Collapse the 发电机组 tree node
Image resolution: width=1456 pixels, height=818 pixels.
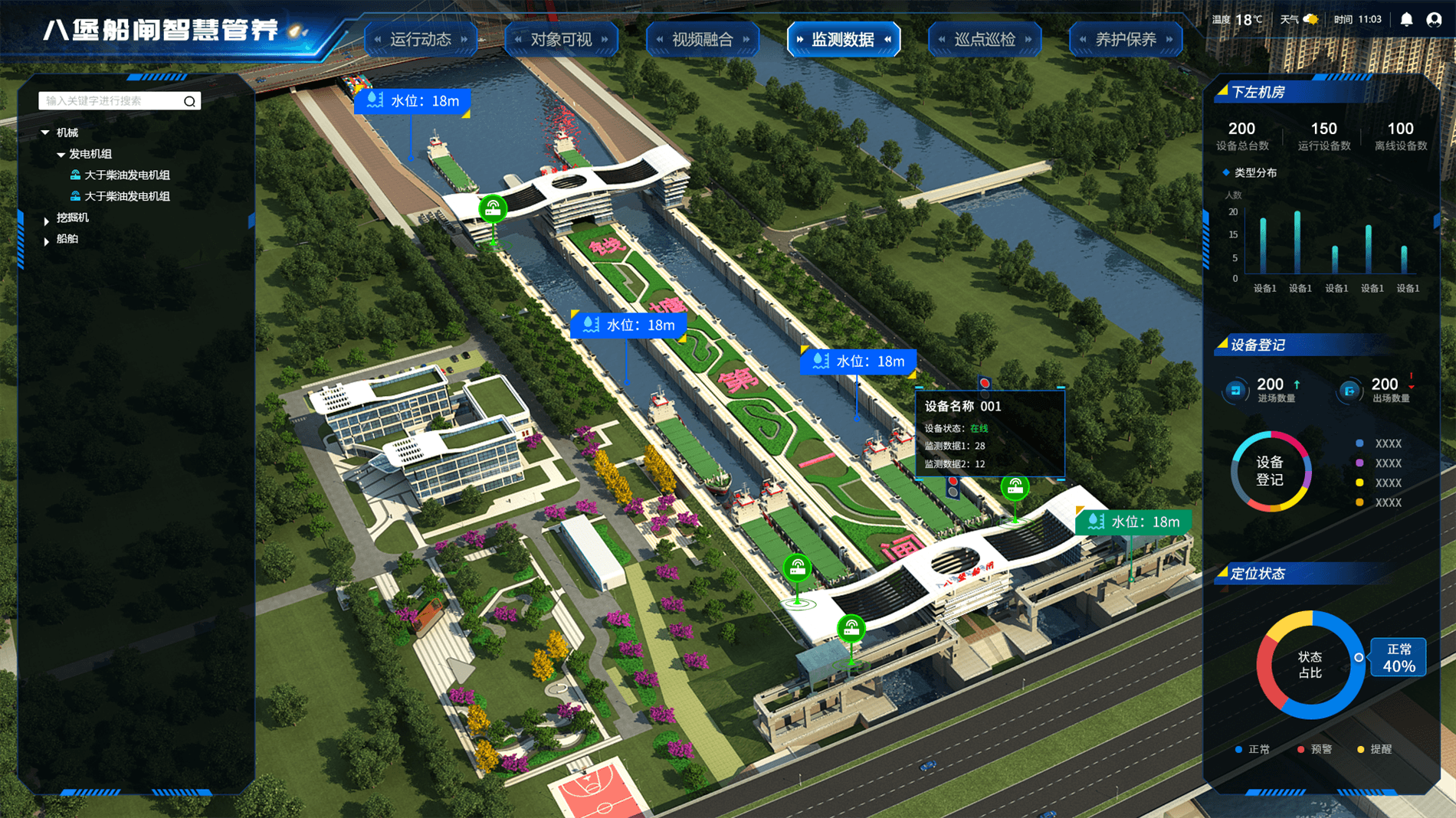61,154
